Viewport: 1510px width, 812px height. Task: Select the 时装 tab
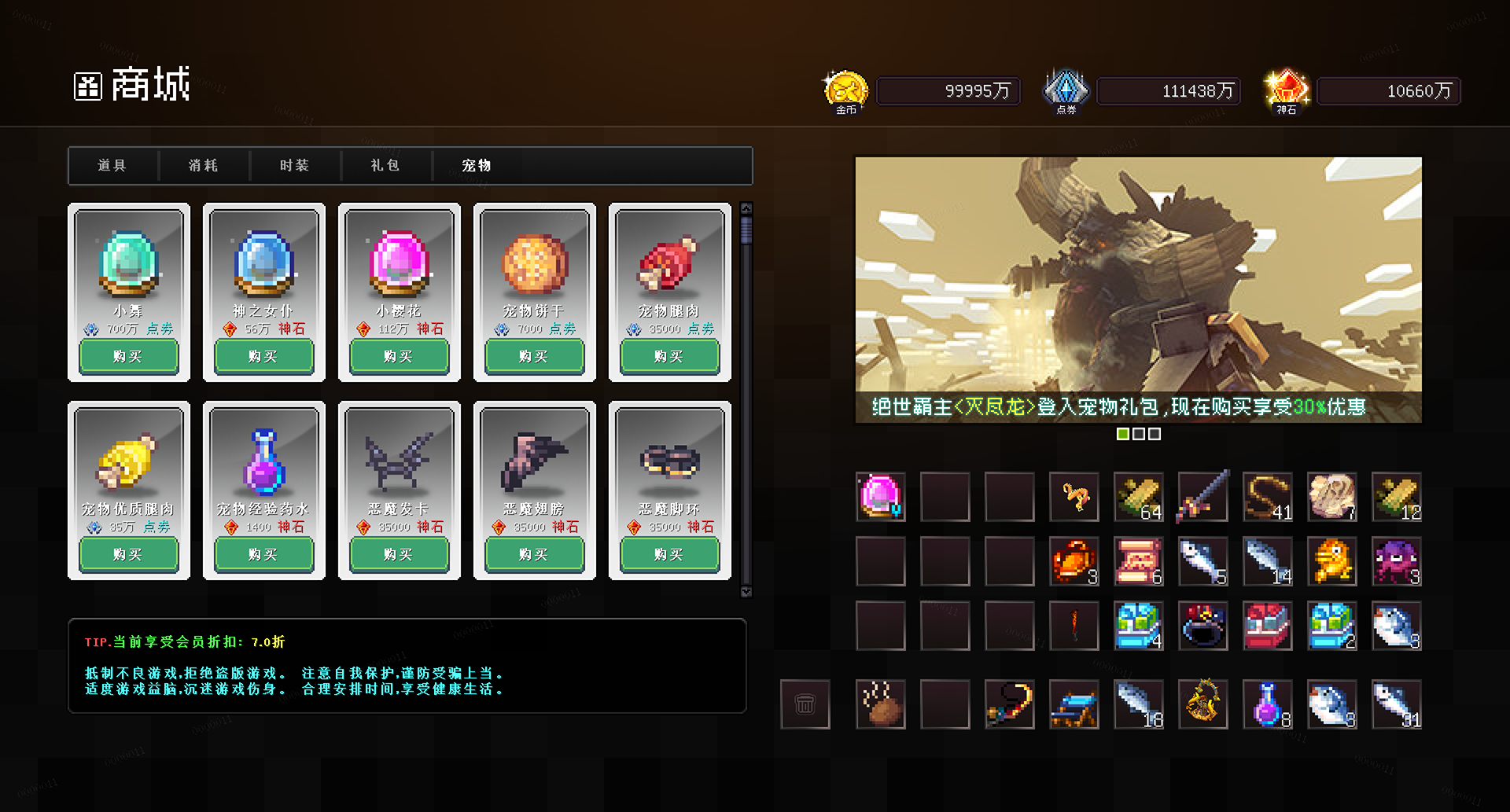(x=295, y=166)
